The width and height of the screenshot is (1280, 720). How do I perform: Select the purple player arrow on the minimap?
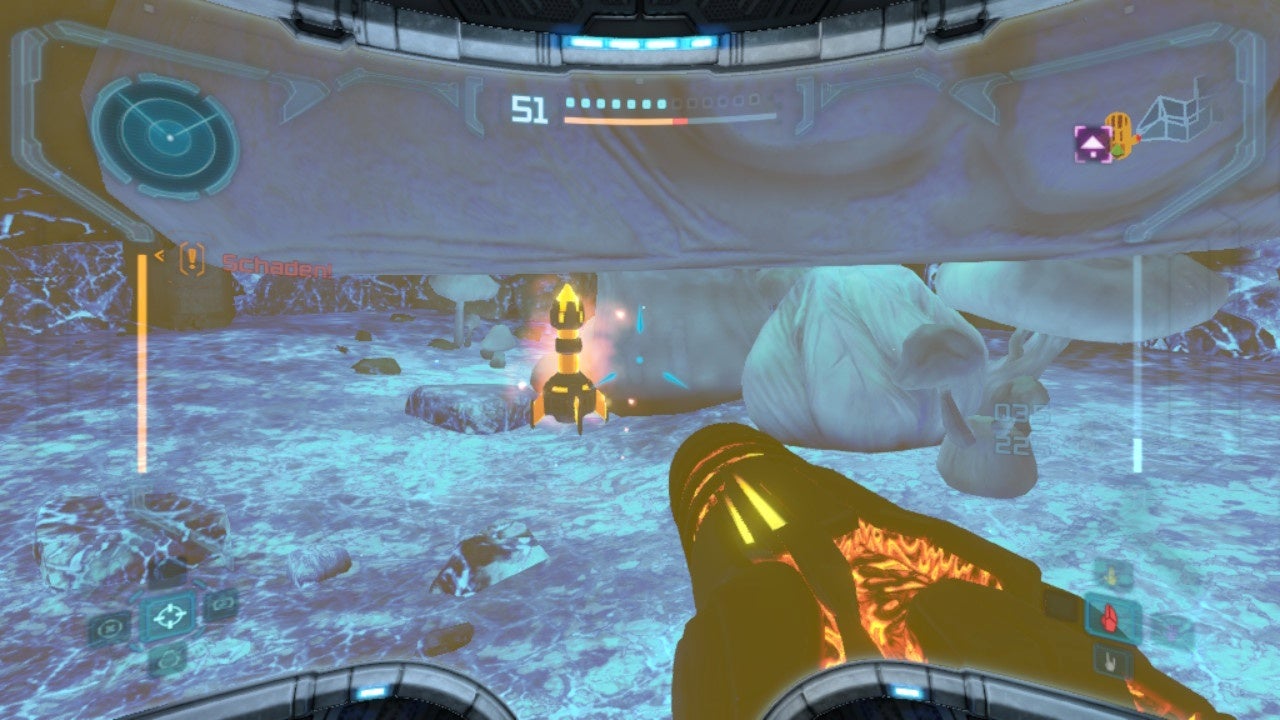click(1092, 142)
